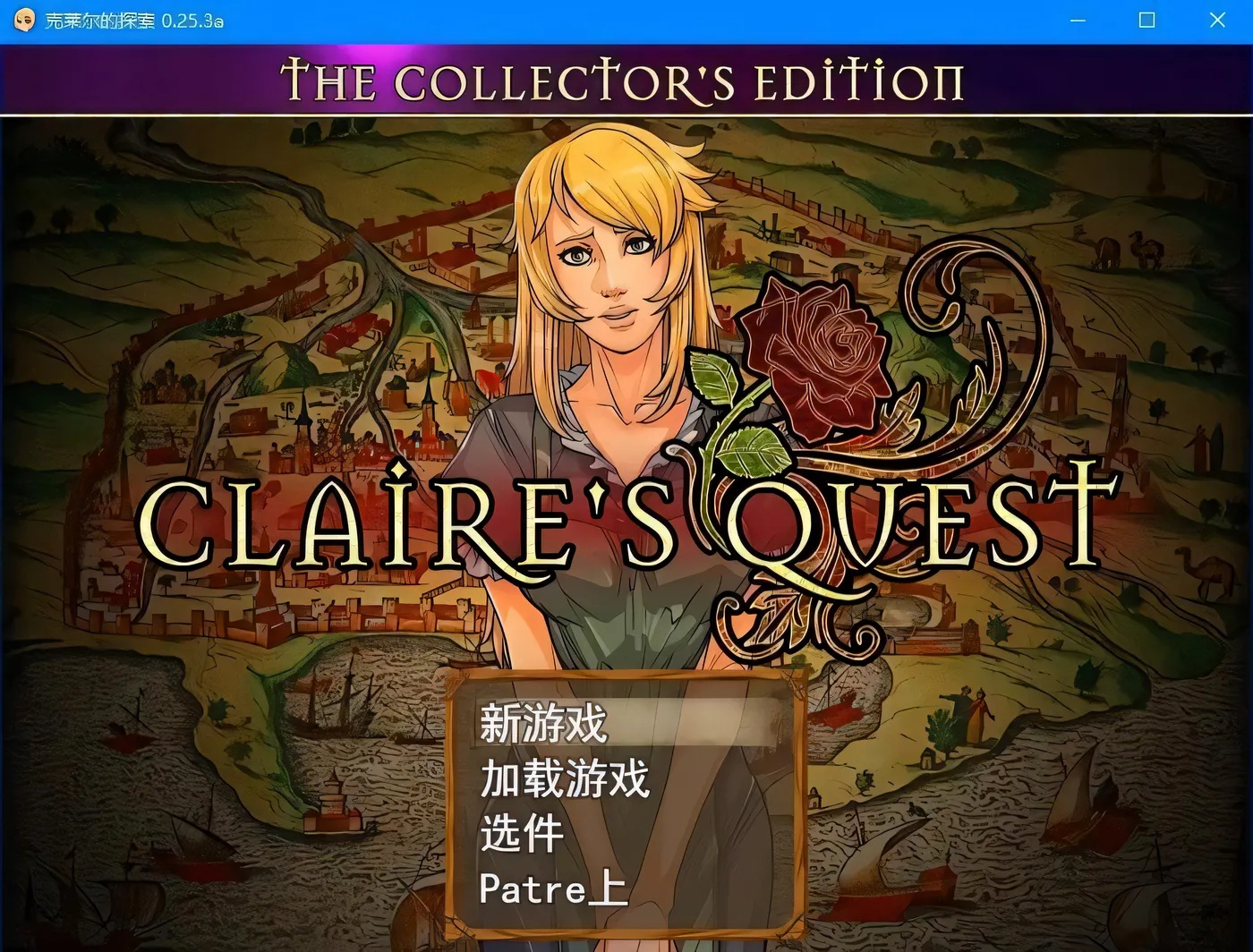The image size is (1253, 952).
Task: Minimize the 克莱尔的探索 game window
Action: click(1078, 20)
